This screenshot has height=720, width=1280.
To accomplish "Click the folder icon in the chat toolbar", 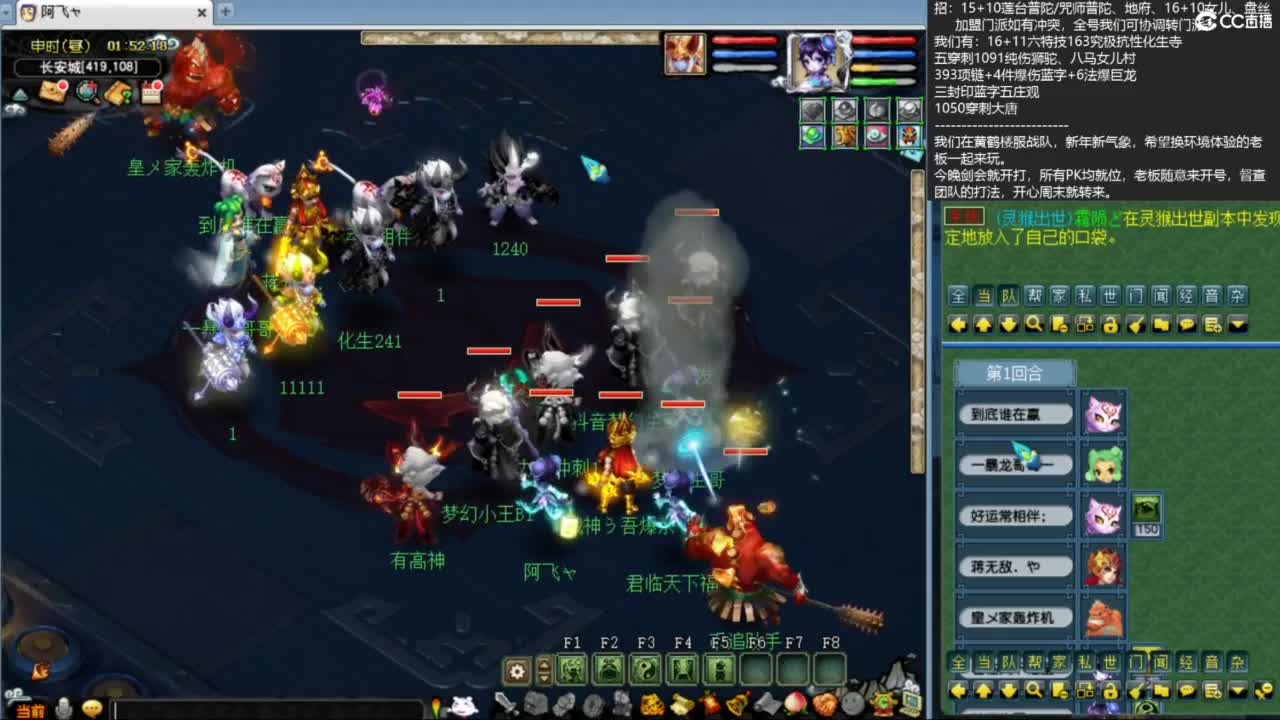I will pos(1162,324).
